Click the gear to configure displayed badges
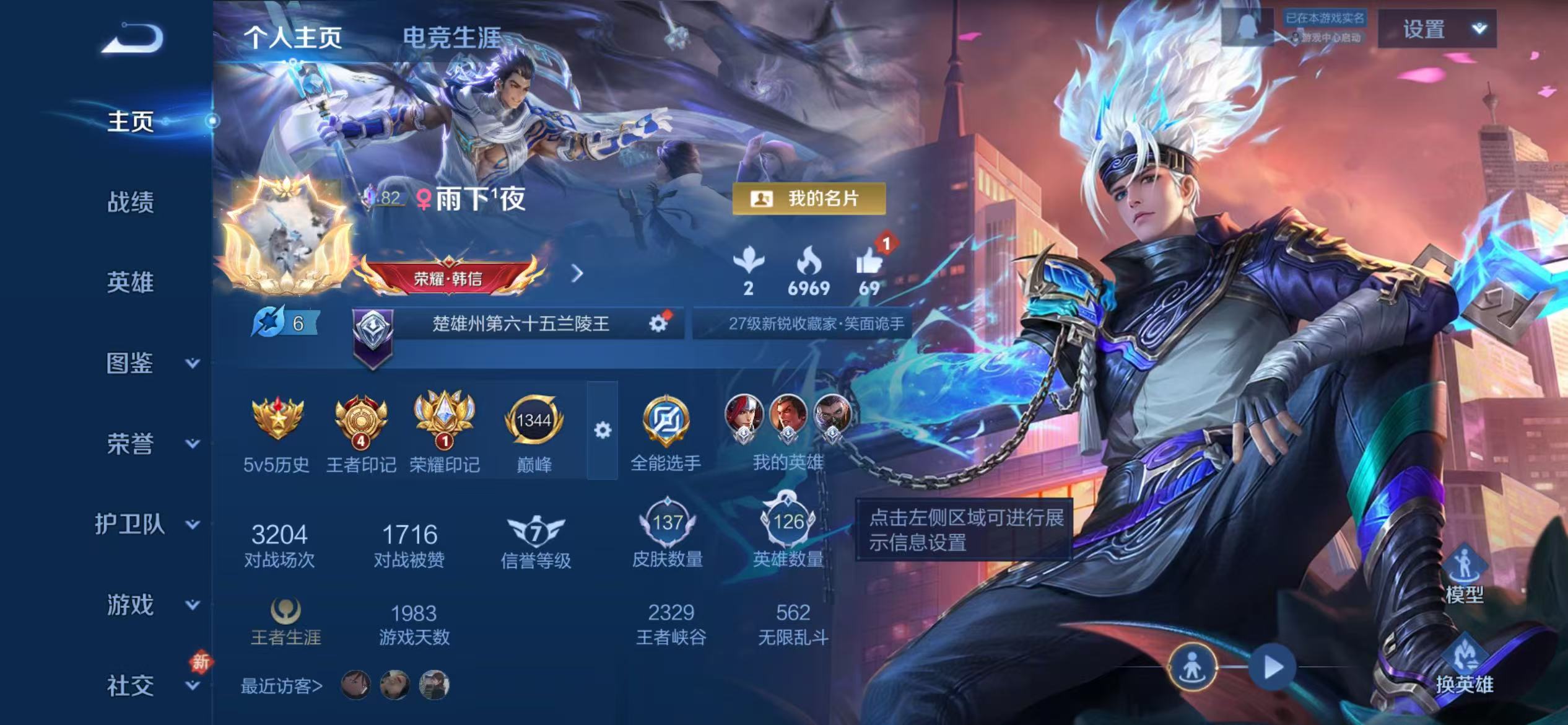Viewport: 1568px width, 725px height. pyautogui.click(x=603, y=429)
